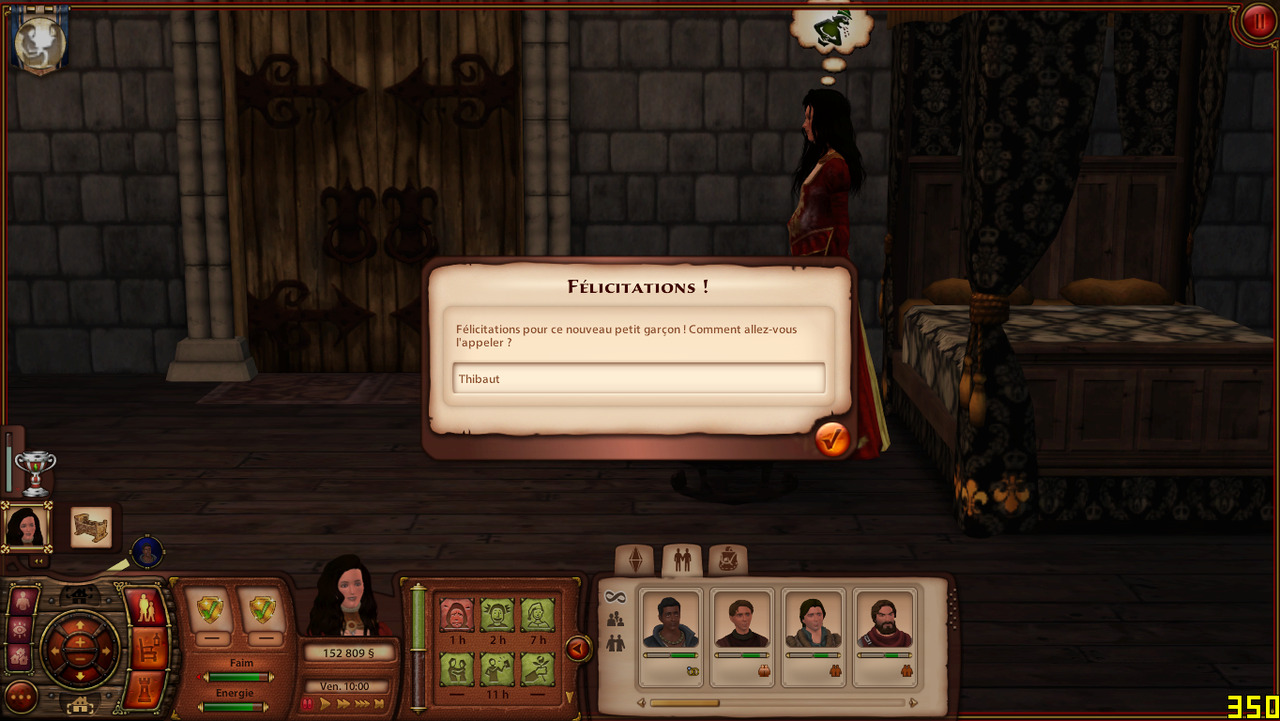Select the live mode family icon
The height and width of the screenshot is (721, 1280).
click(x=146, y=608)
